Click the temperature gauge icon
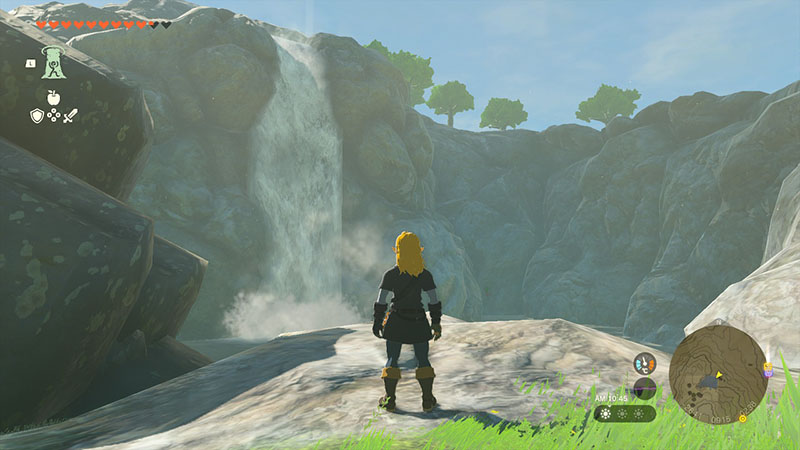Screen dimensions: 800x450 coord(644,364)
